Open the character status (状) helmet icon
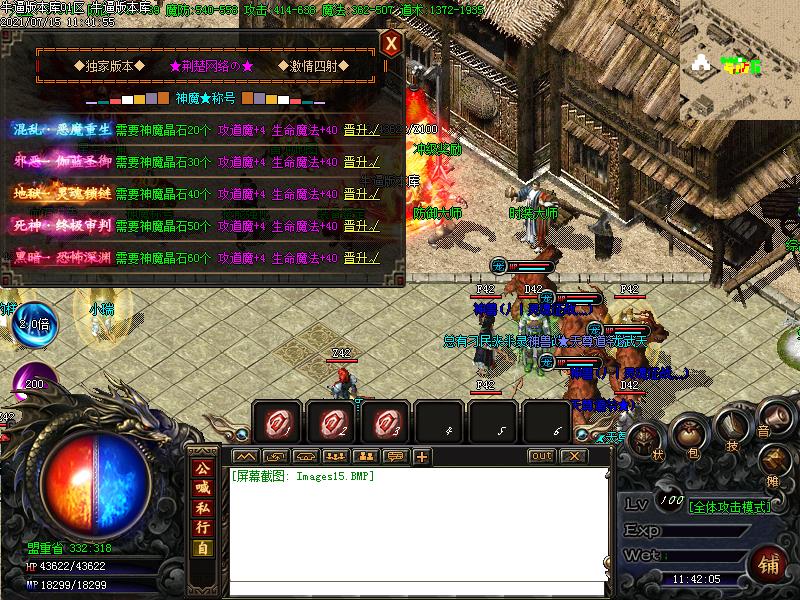The width and height of the screenshot is (800, 600). 645,441
